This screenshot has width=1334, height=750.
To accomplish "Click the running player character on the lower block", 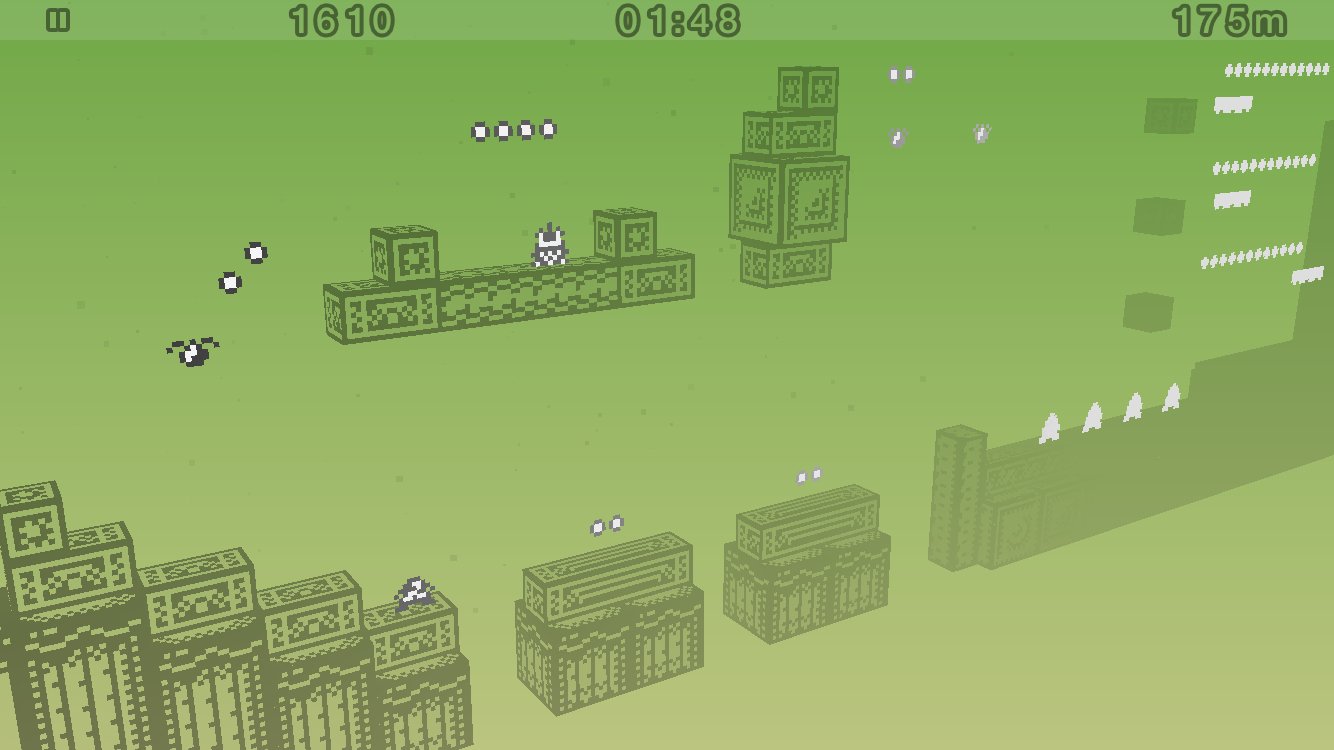I will [413, 590].
